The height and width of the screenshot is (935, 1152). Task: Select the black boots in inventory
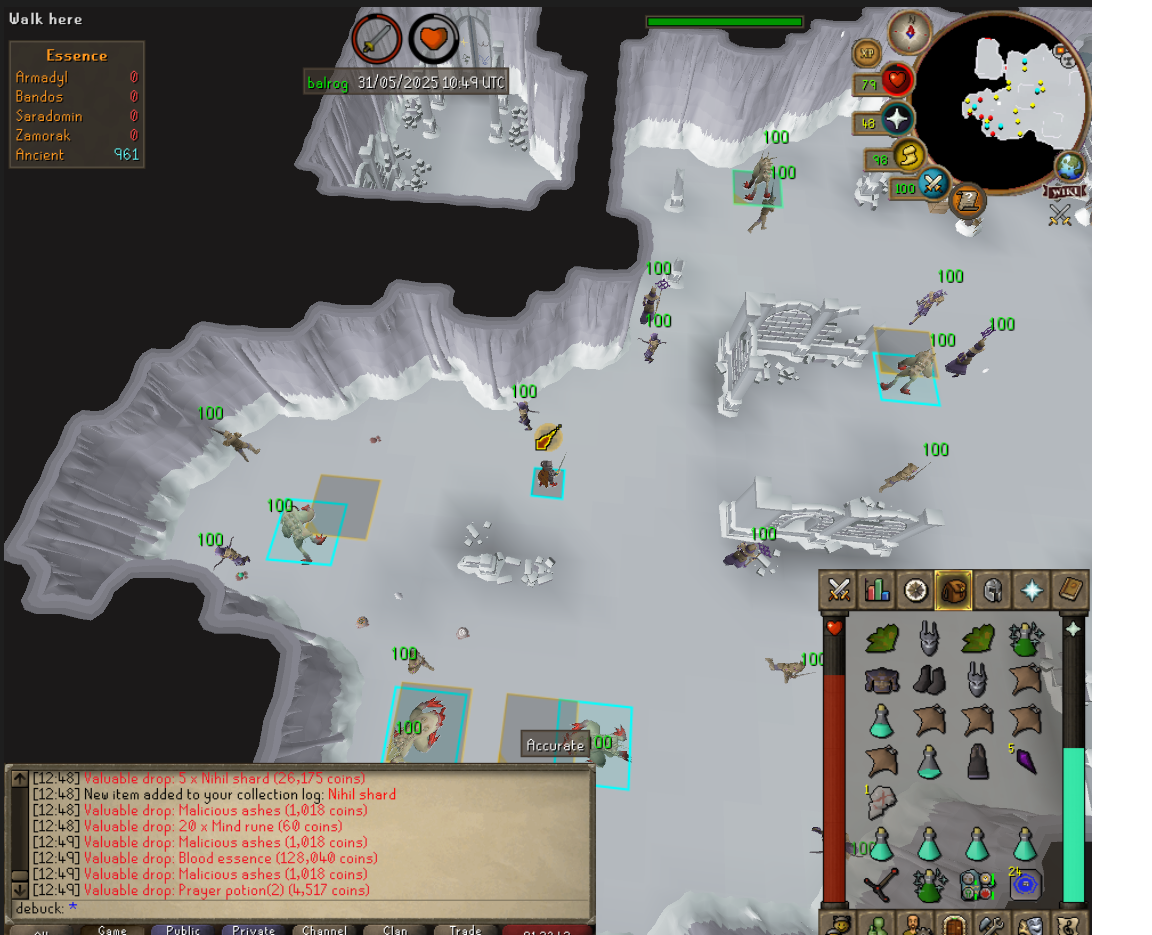[929, 680]
